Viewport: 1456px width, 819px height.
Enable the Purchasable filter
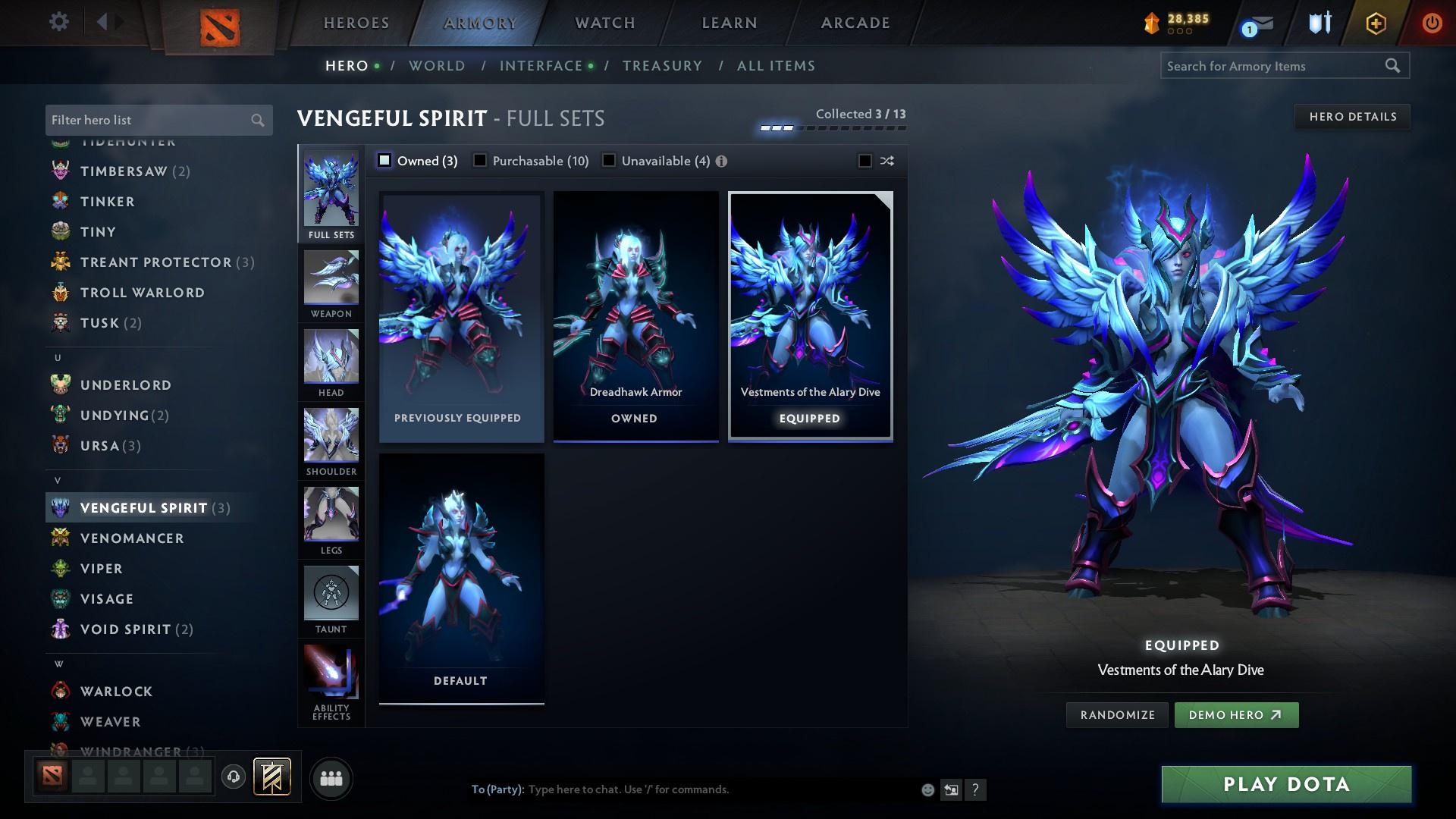click(x=479, y=160)
